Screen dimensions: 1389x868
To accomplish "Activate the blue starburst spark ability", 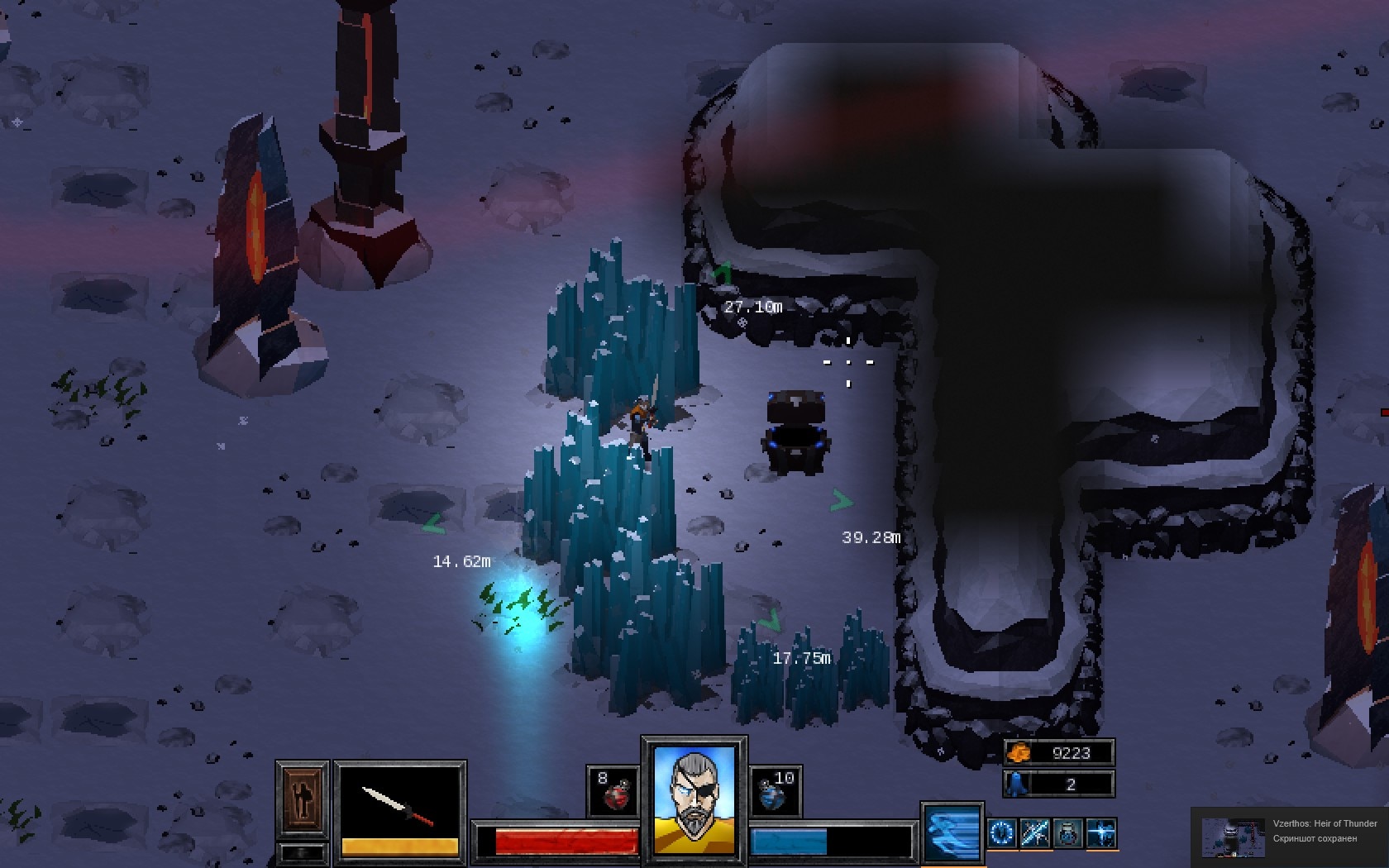I will point(1101,832).
